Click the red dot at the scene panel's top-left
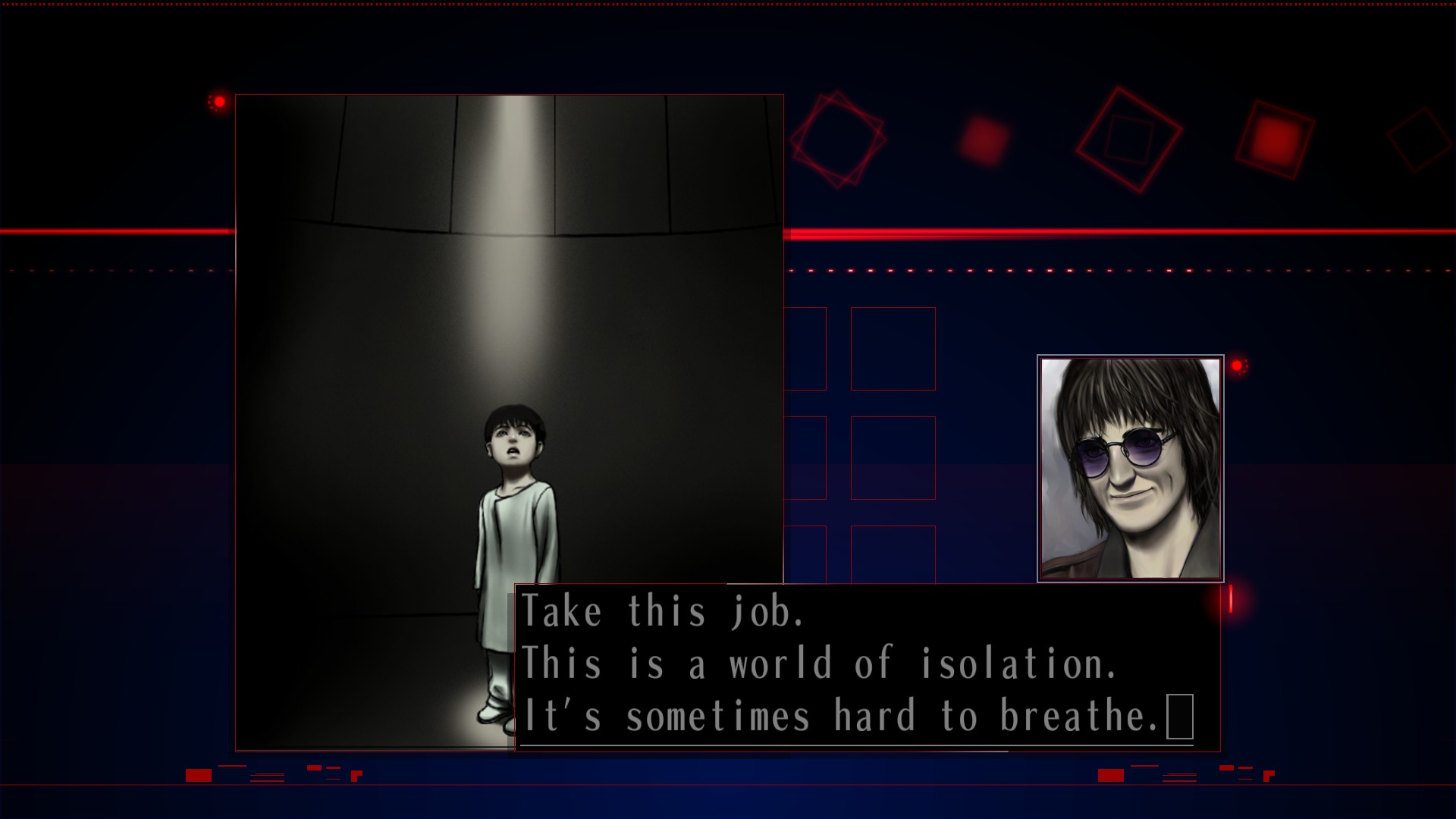 (220, 100)
